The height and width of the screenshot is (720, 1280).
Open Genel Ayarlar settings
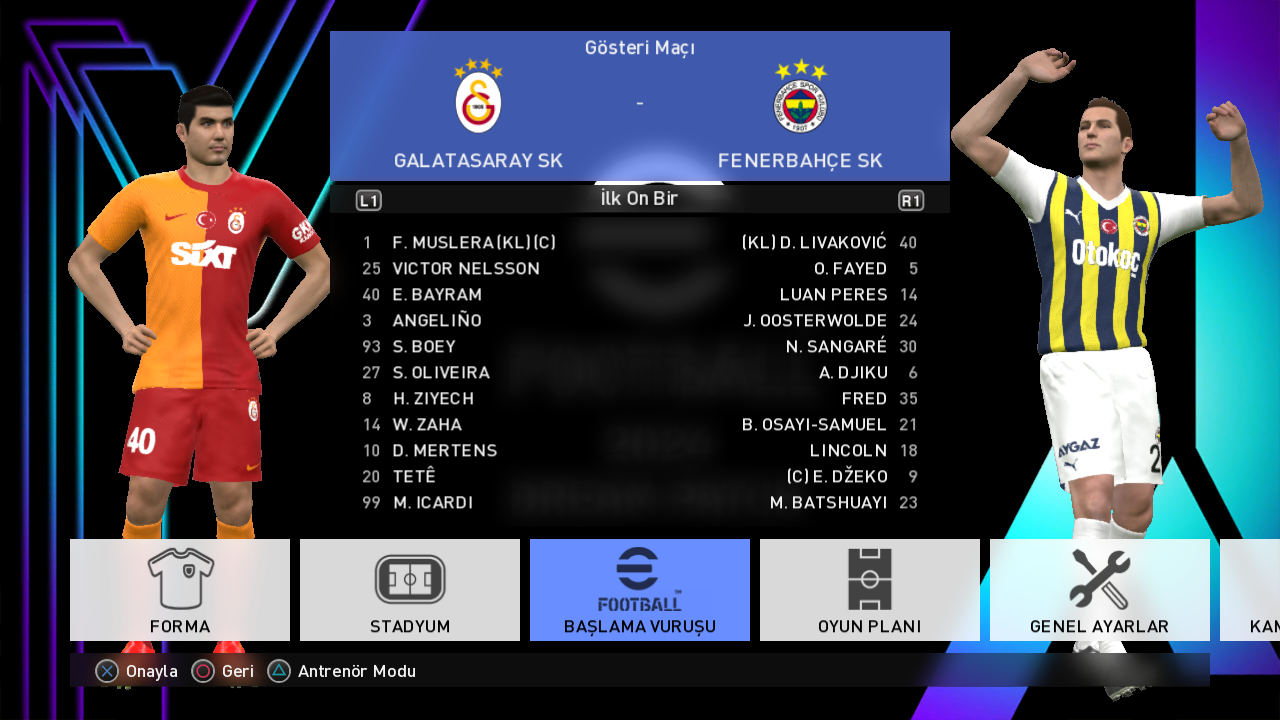1099,590
